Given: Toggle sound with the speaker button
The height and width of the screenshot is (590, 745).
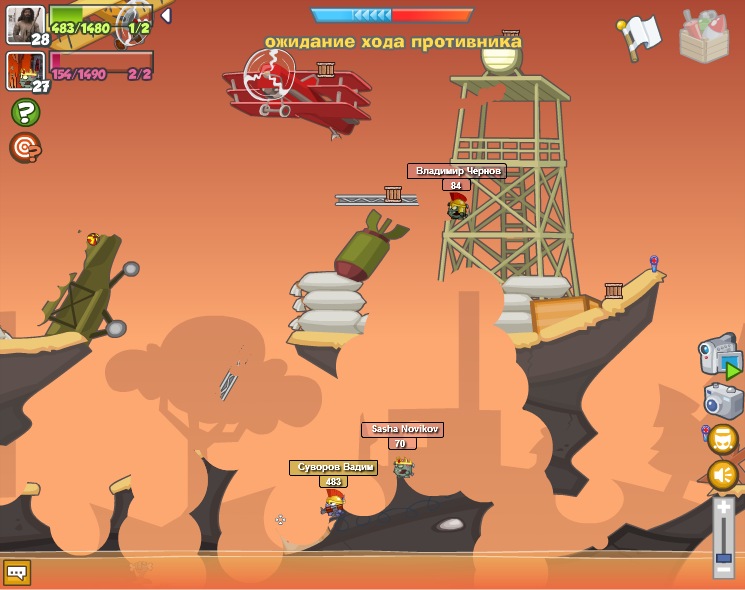Looking at the screenshot, I should 723,475.
